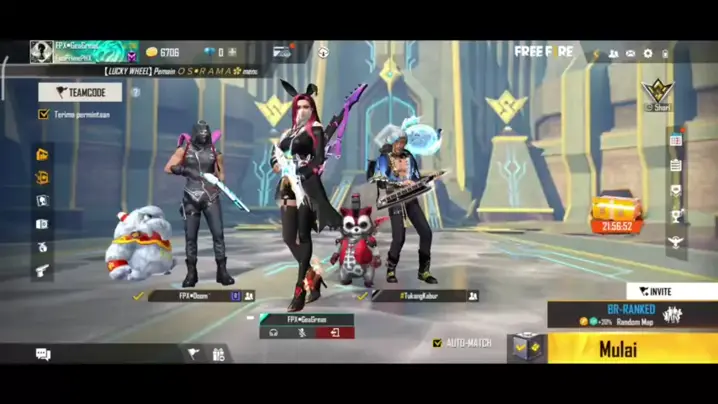Open the settings gear icon

tap(648, 53)
